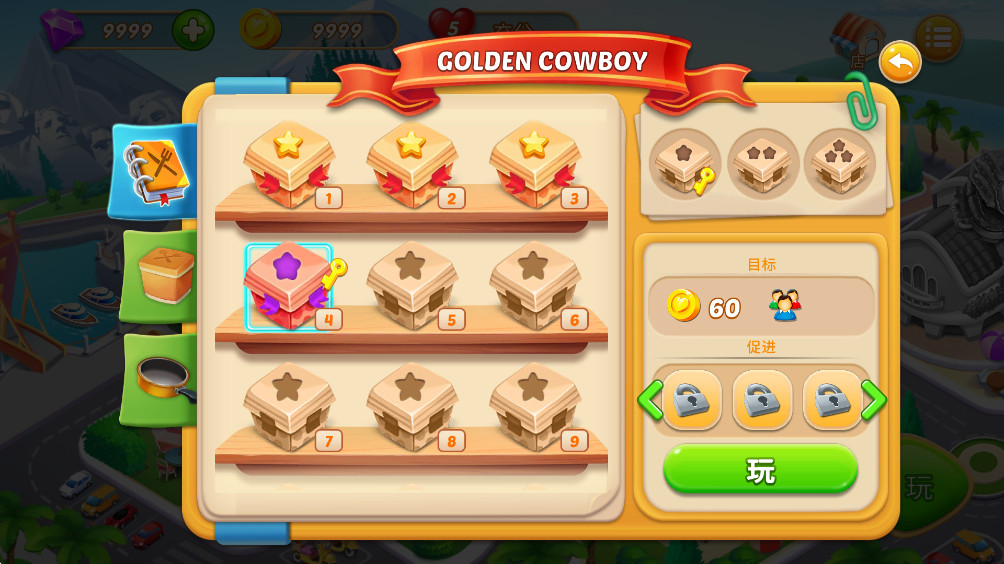Go back with the yellow arrow button
The width and height of the screenshot is (1004, 564).
coord(899,63)
